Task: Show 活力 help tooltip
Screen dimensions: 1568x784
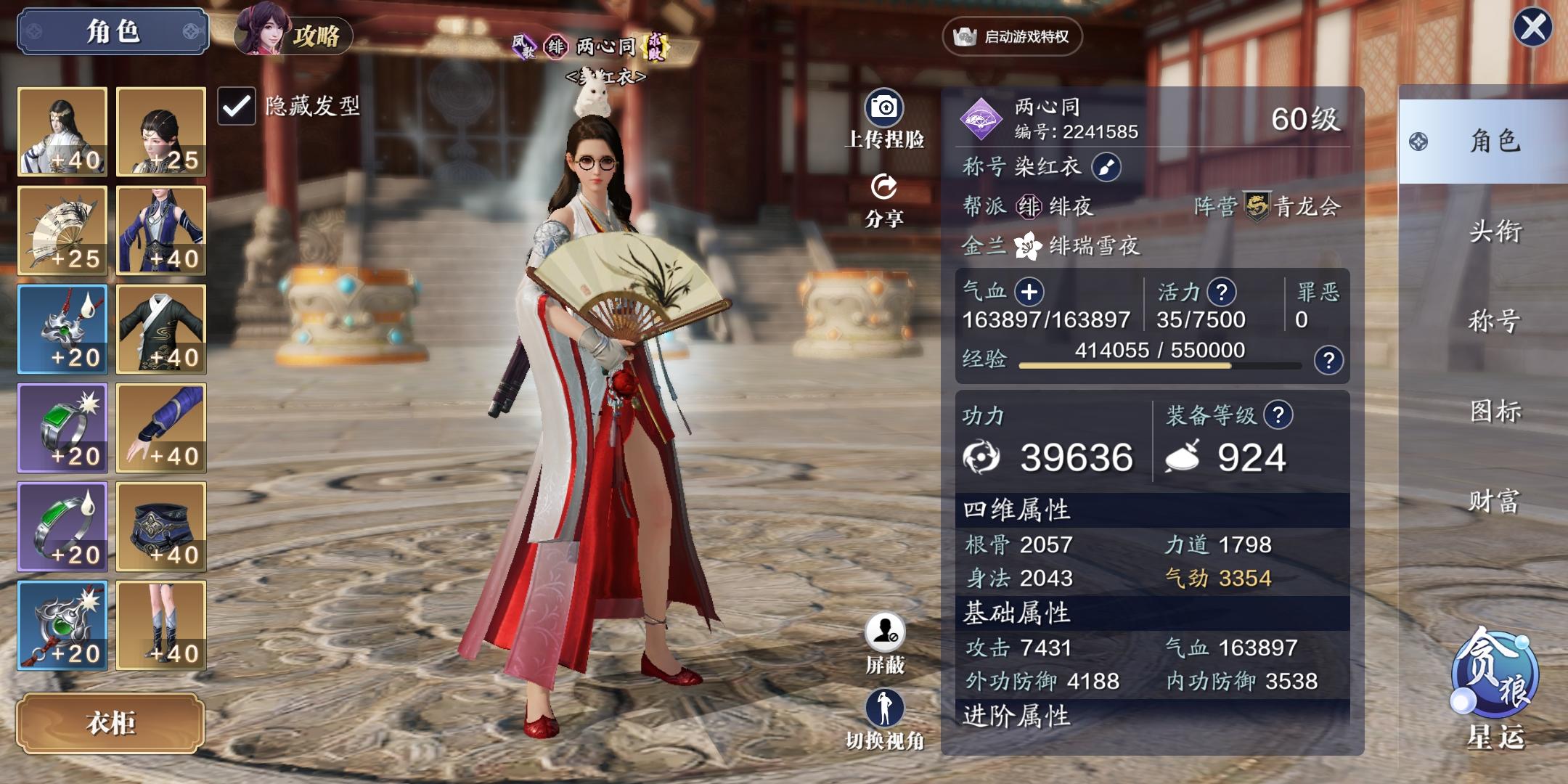Action: [1221, 293]
